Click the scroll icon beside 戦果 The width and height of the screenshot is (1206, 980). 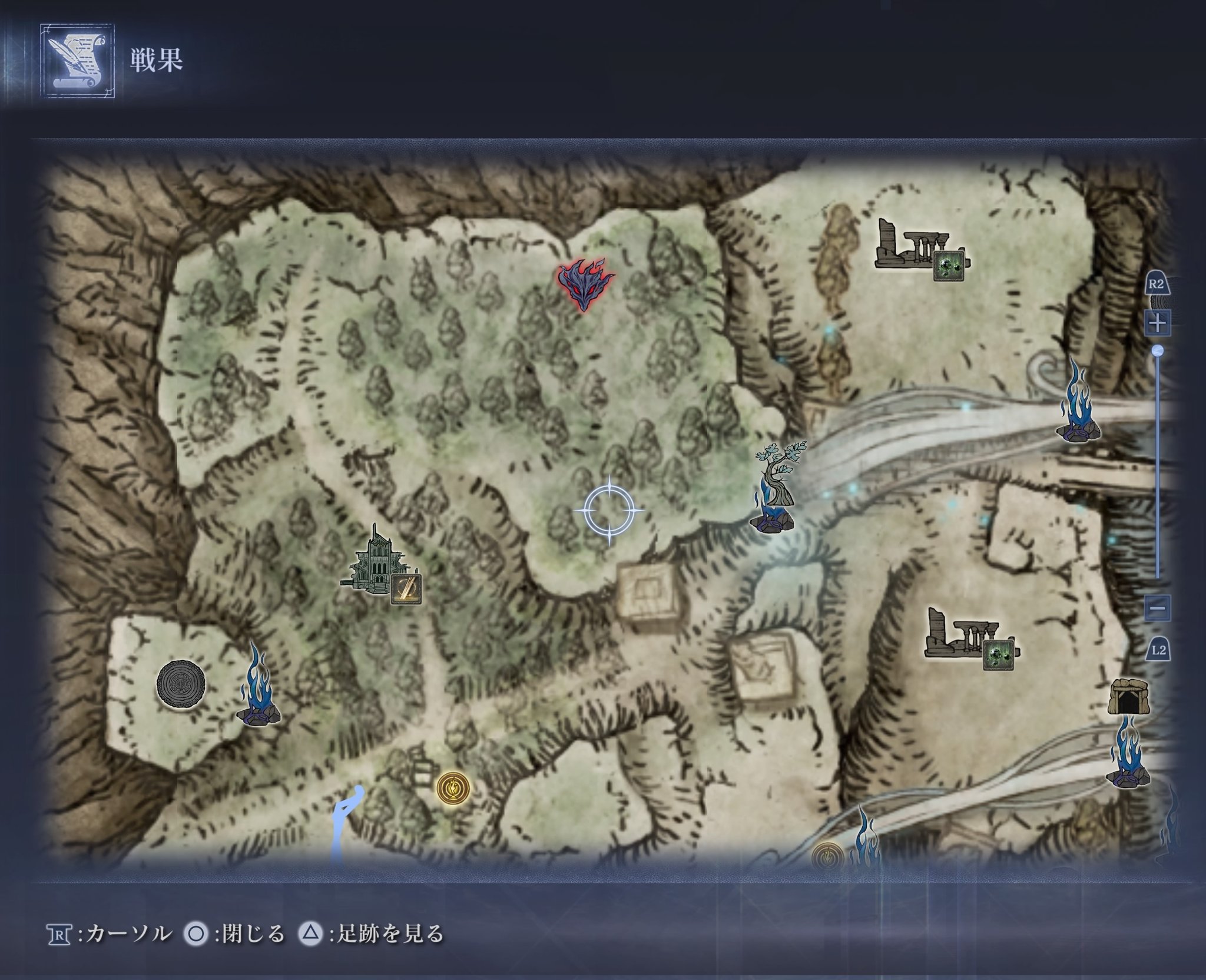[77, 60]
